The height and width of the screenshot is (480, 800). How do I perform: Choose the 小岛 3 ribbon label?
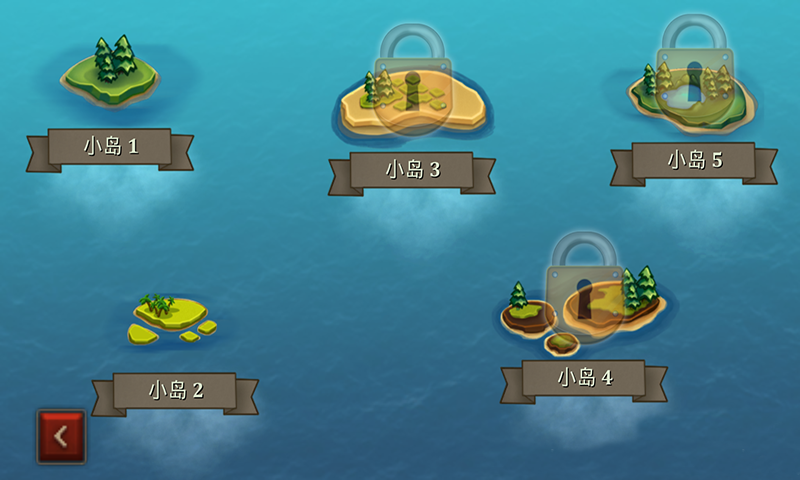pyautogui.click(x=412, y=170)
